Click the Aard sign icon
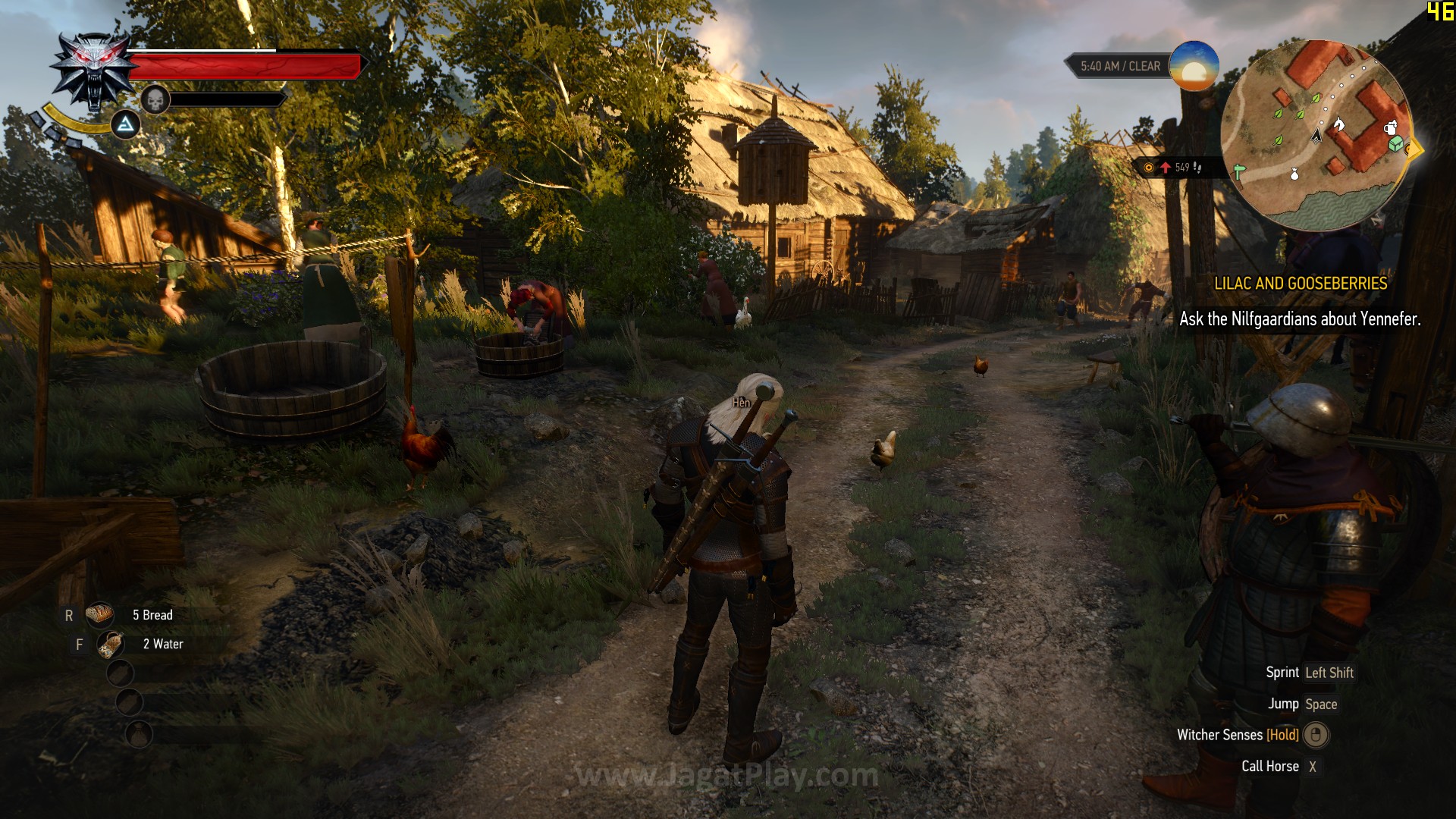Viewport: 1456px width, 819px height. [x=125, y=124]
